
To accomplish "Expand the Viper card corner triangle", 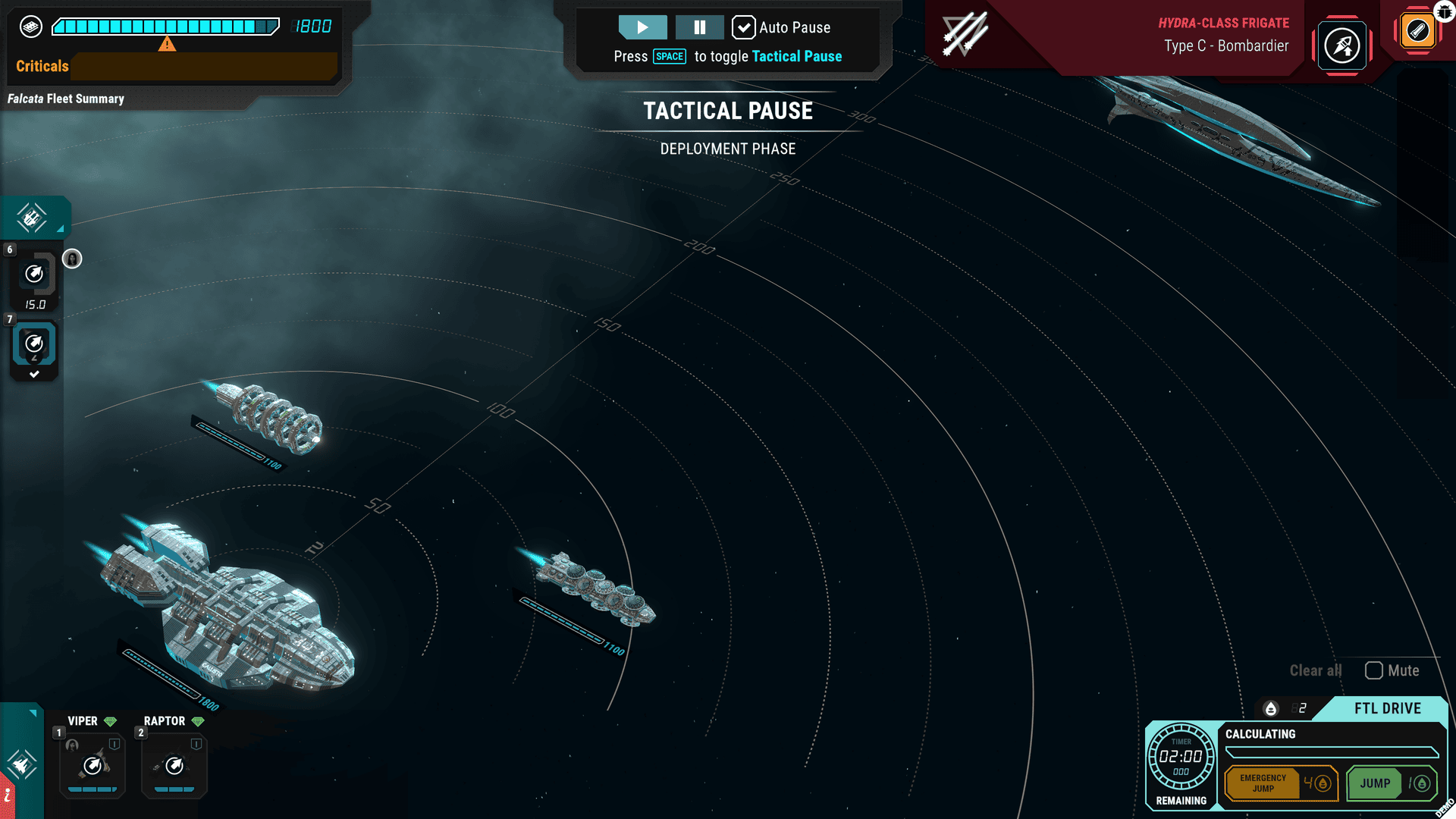I will coord(33,712).
